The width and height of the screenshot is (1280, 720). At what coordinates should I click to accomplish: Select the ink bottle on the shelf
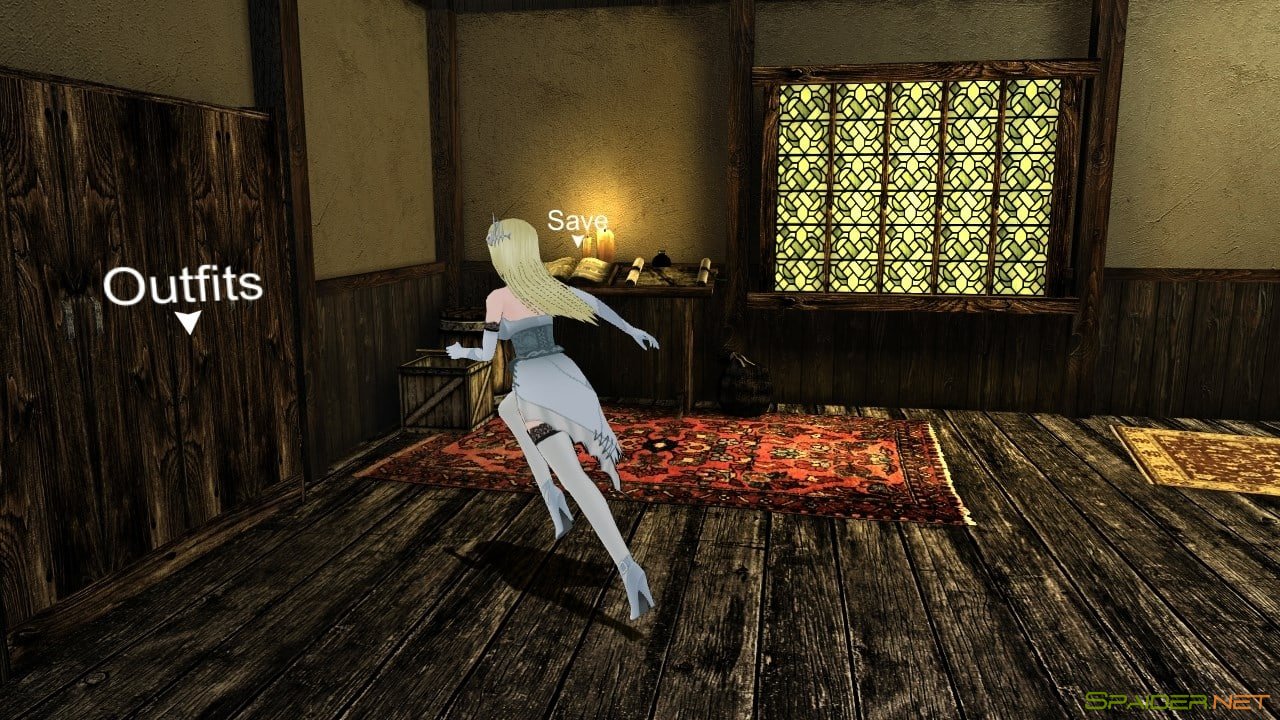(662, 260)
